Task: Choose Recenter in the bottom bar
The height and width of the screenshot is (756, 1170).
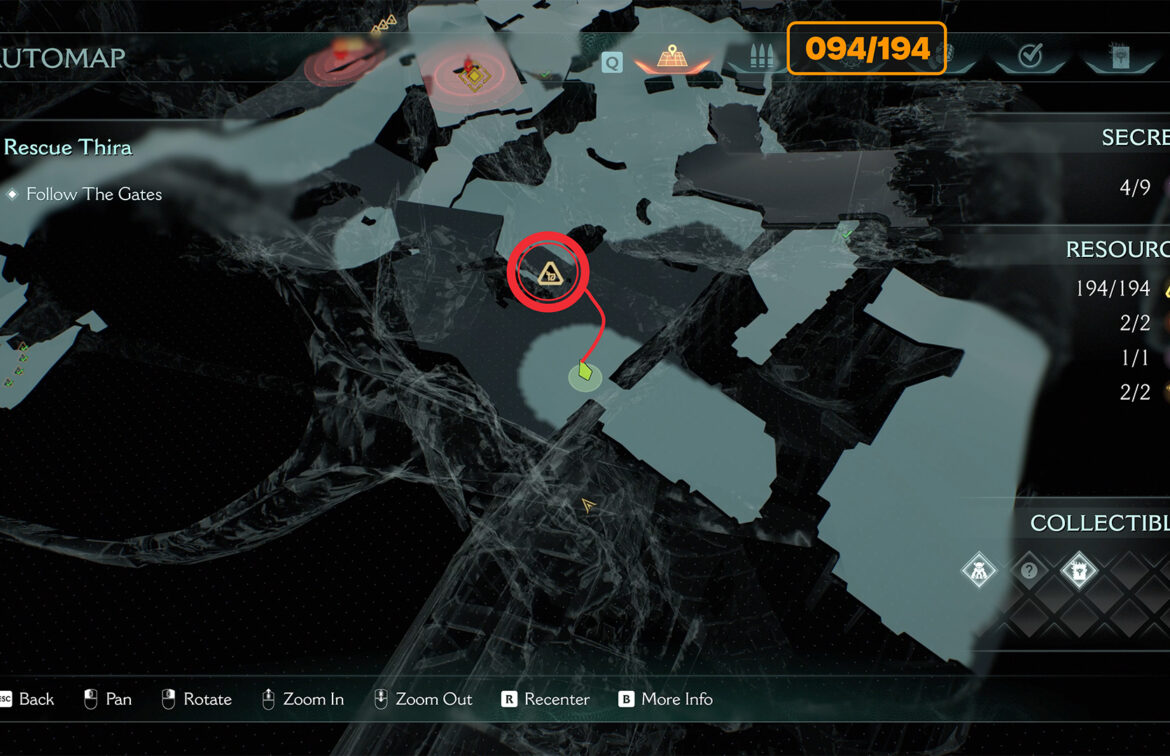Action: (x=557, y=699)
